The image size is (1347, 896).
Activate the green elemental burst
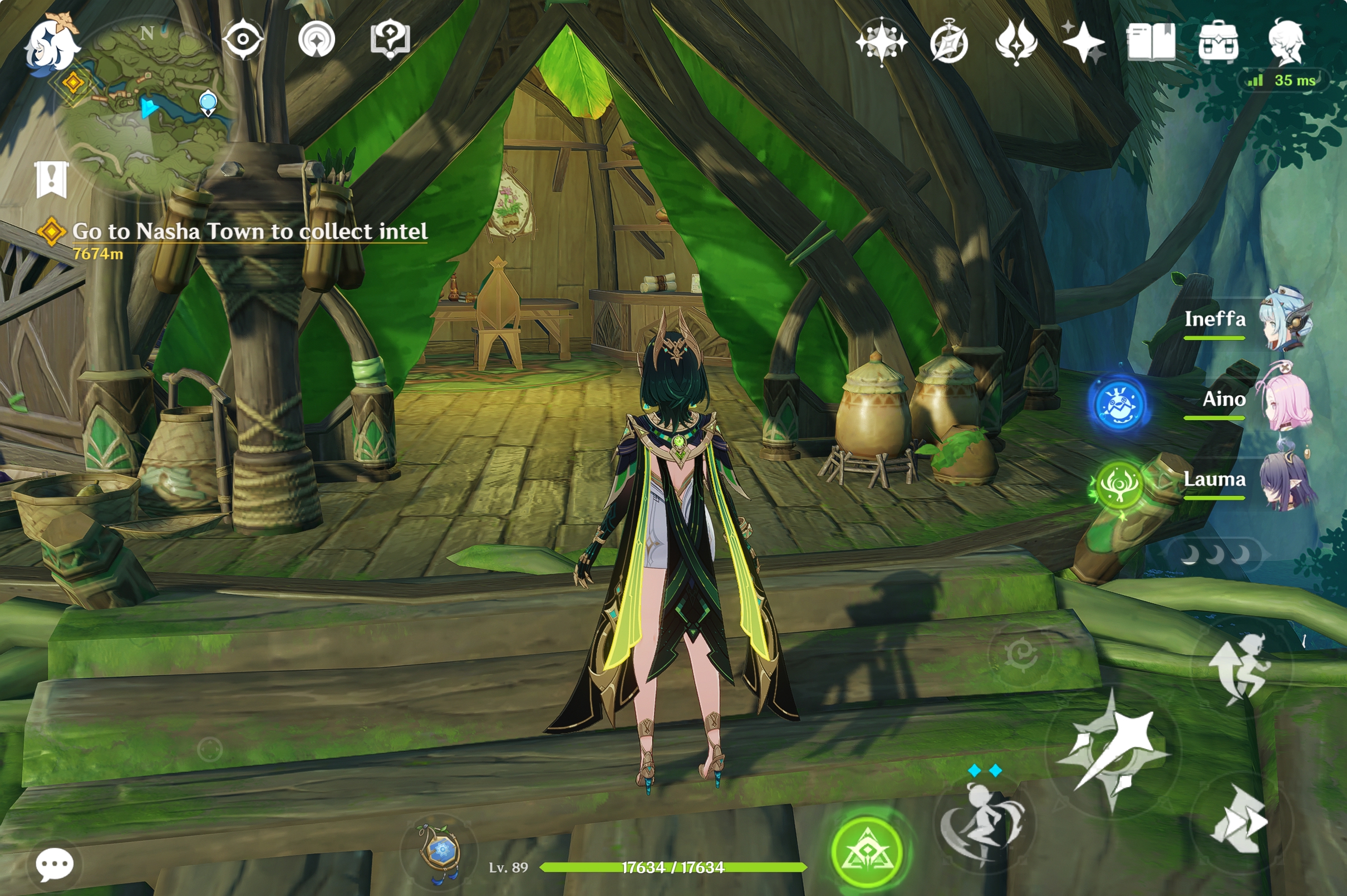[x=867, y=853]
